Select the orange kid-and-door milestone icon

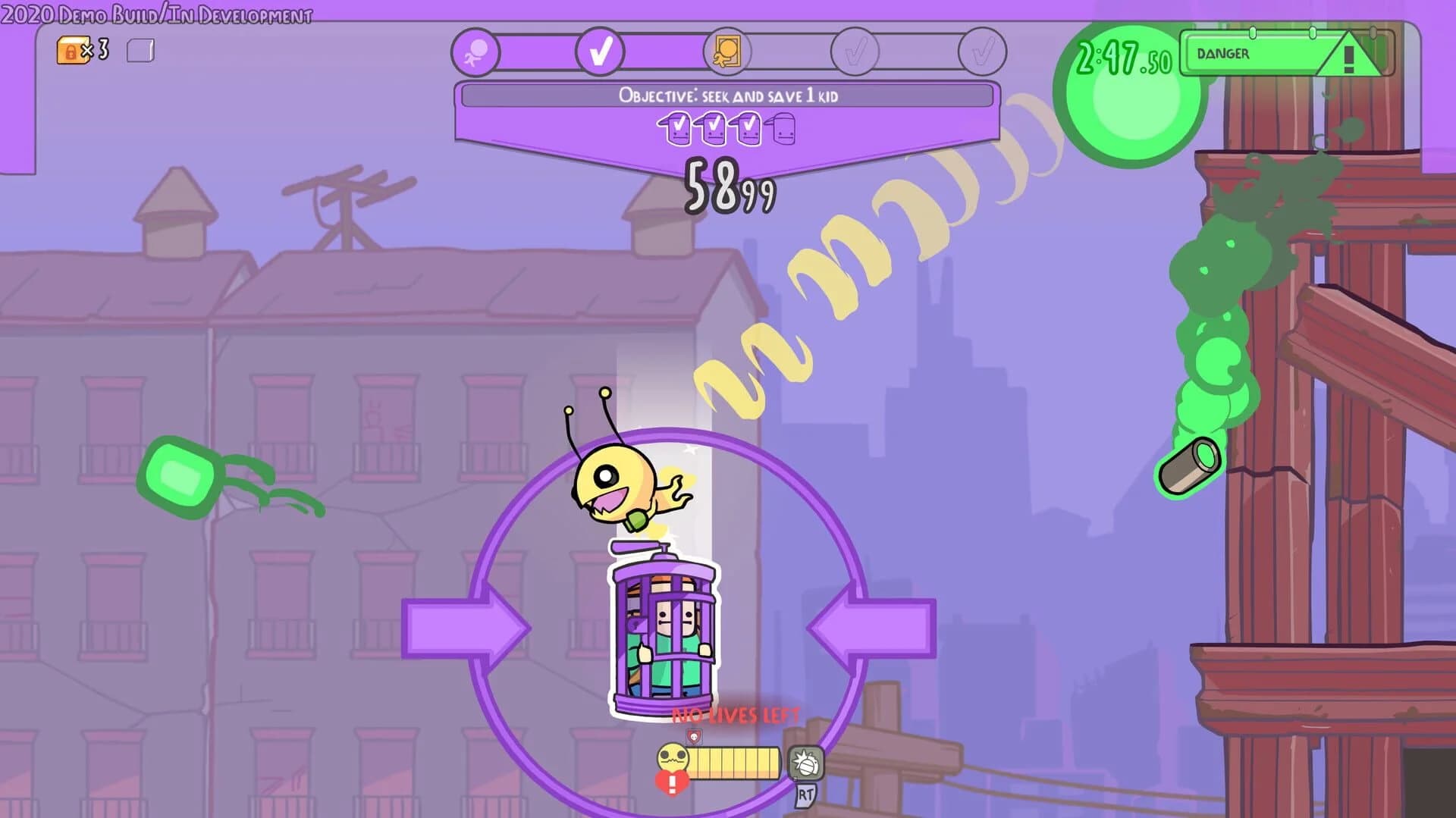728,53
